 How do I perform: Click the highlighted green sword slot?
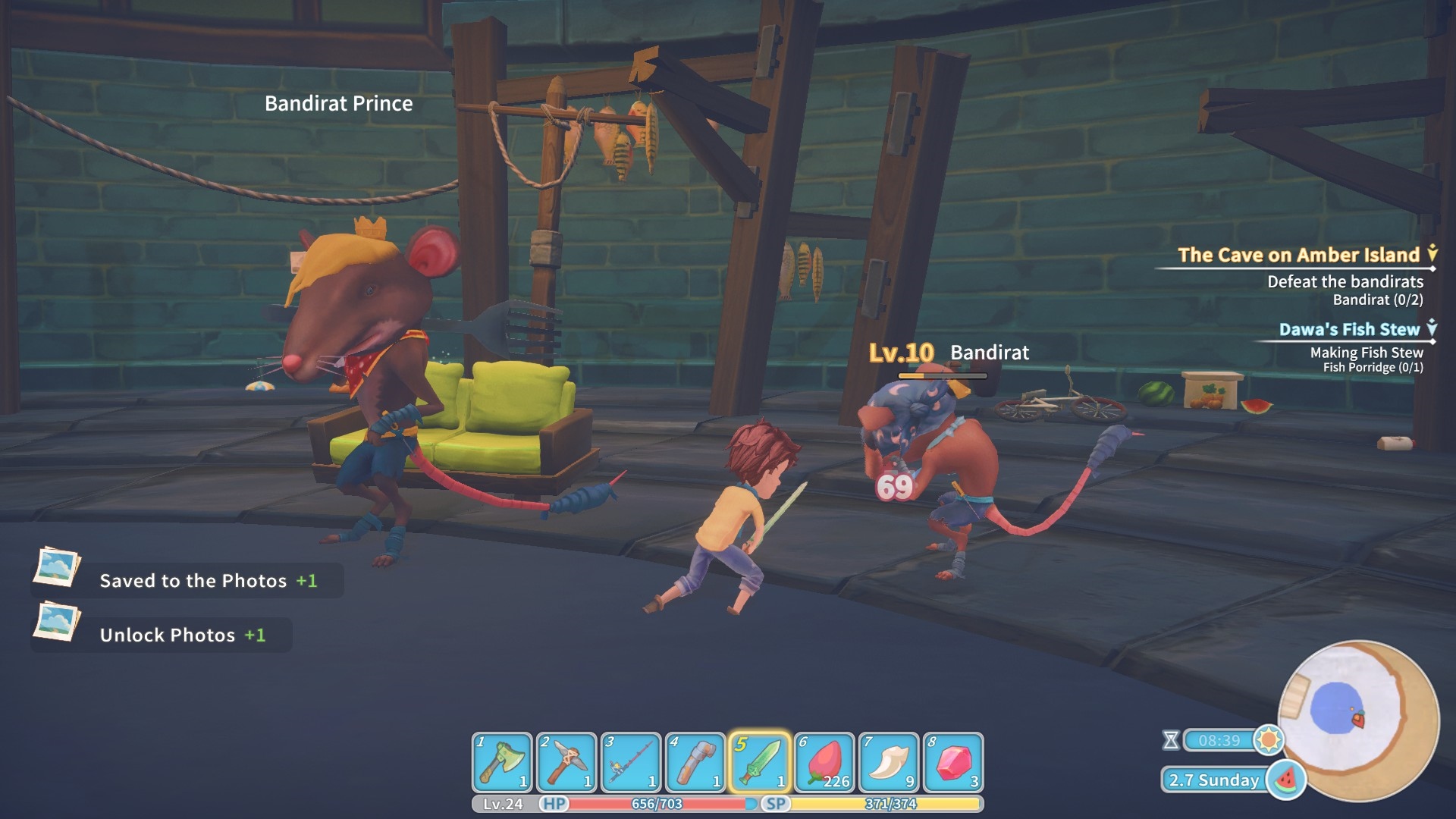[x=760, y=762]
